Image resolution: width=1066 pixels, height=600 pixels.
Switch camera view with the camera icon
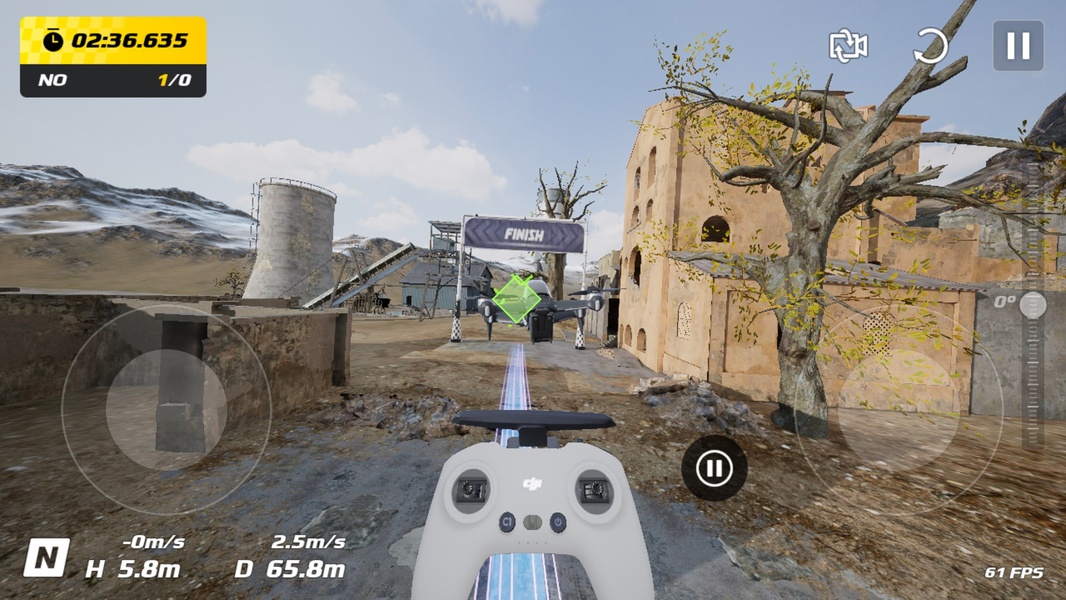click(848, 46)
